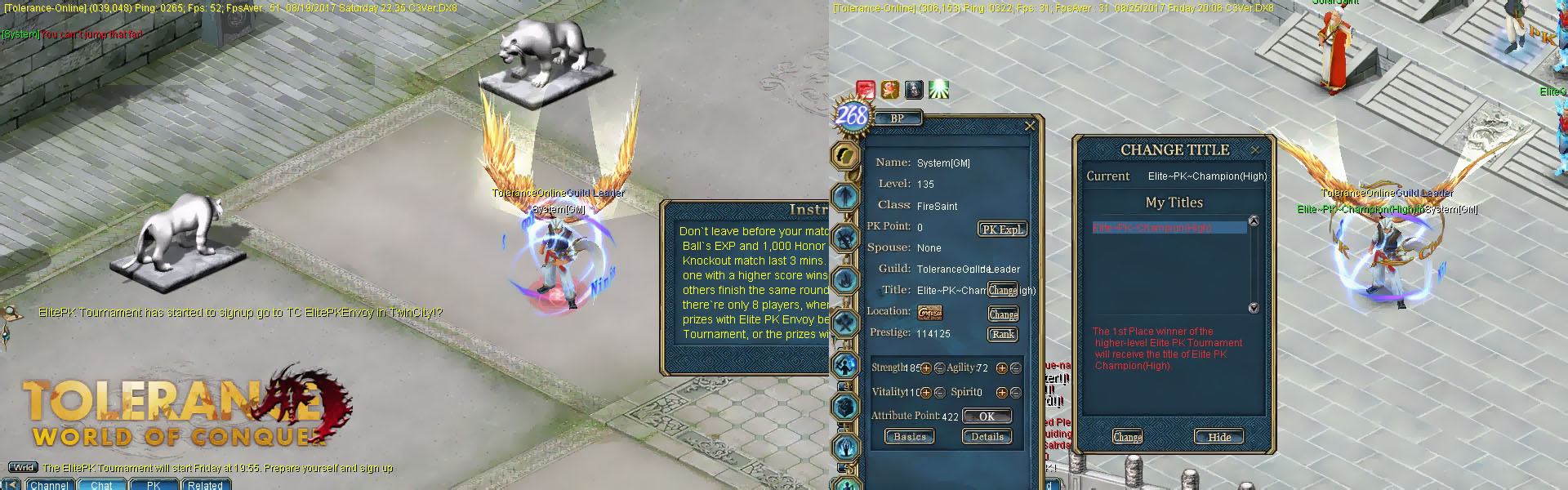Switch to the Chat tab
This screenshot has width=1568, height=490.
pyautogui.click(x=101, y=485)
